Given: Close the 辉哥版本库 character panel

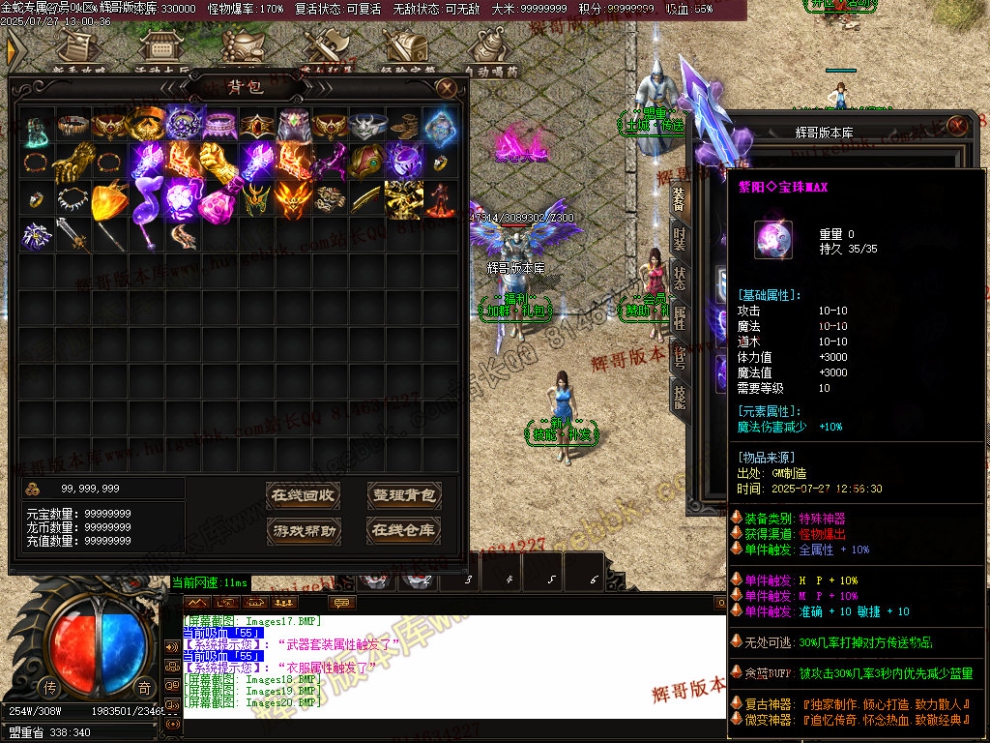Looking at the screenshot, I should coord(957,125).
